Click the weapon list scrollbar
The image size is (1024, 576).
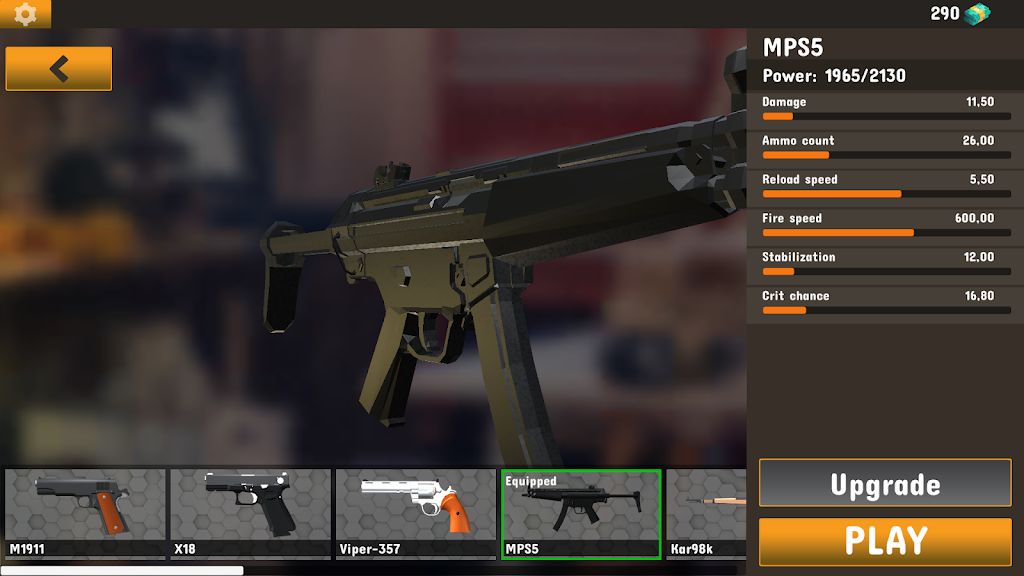(x=122, y=571)
